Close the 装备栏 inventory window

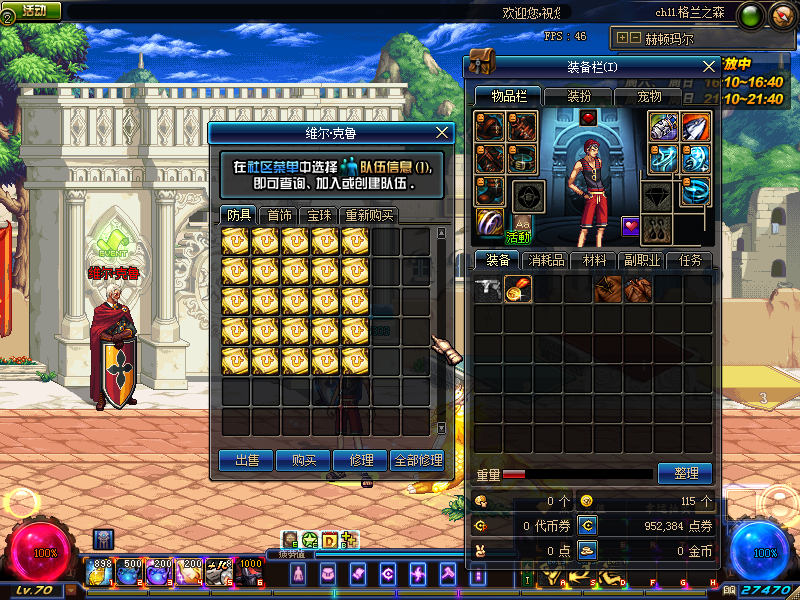click(709, 66)
